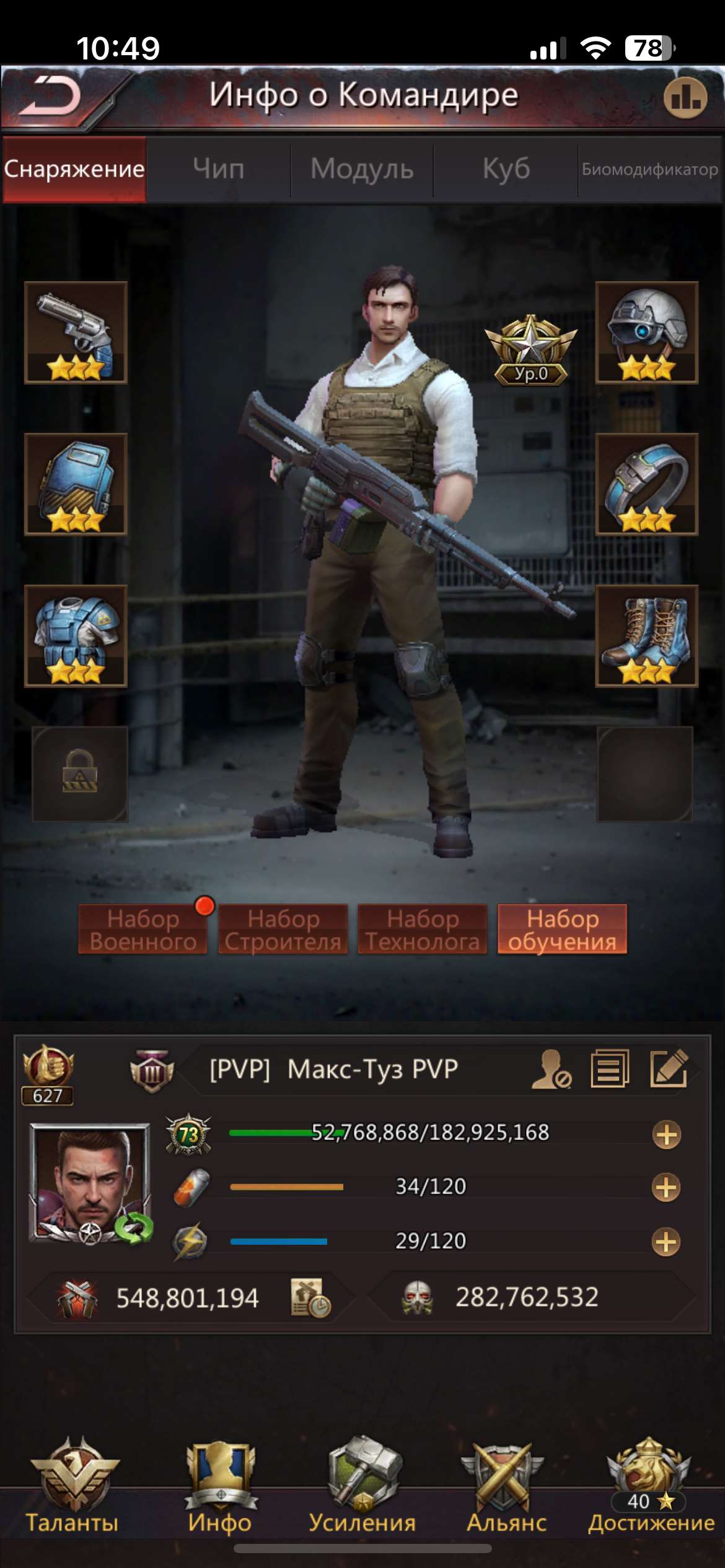Switch to the Чип tab
Image resolution: width=725 pixels, height=1568 pixels.
(x=218, y=168)
